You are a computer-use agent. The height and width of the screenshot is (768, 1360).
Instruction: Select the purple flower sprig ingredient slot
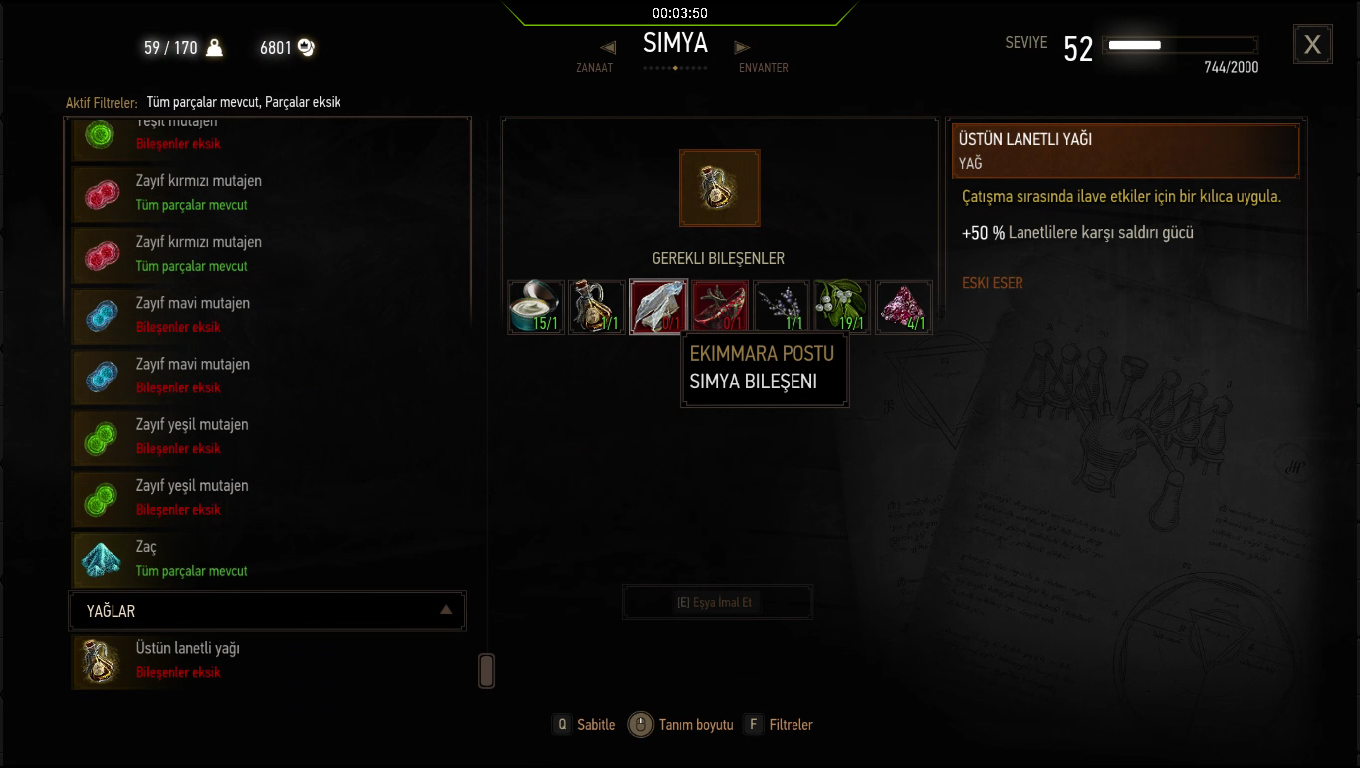(x=781, y=306)
